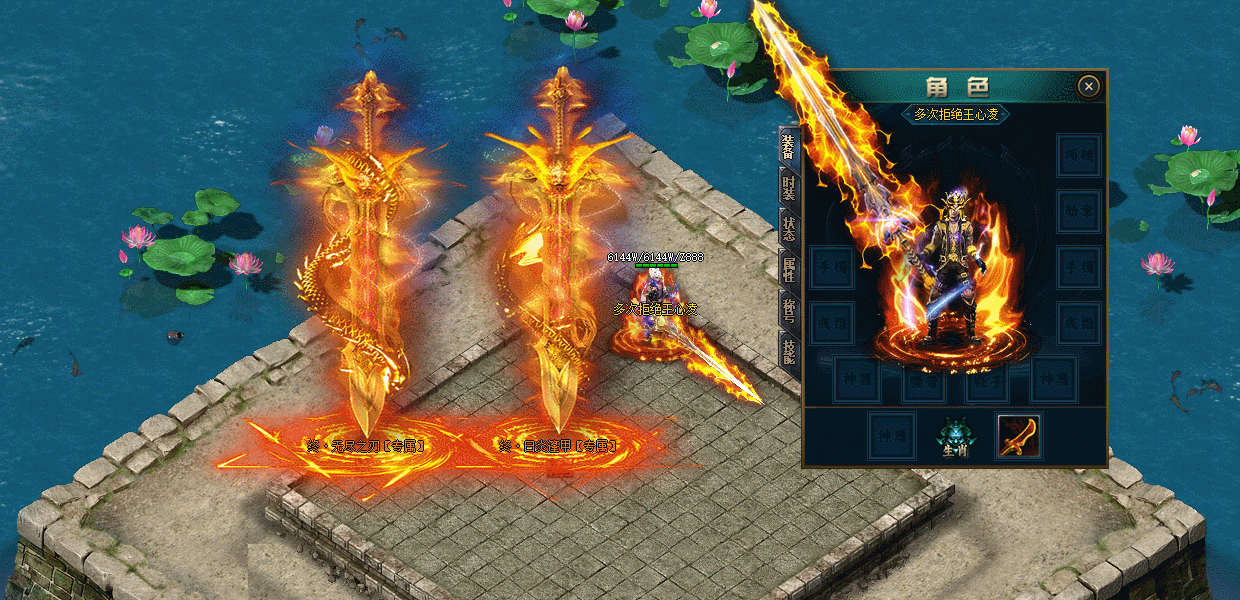Click the 生肖 zodiac icon
The image size is (1240, 600).
pyautogui.click(x=955, y=436)
